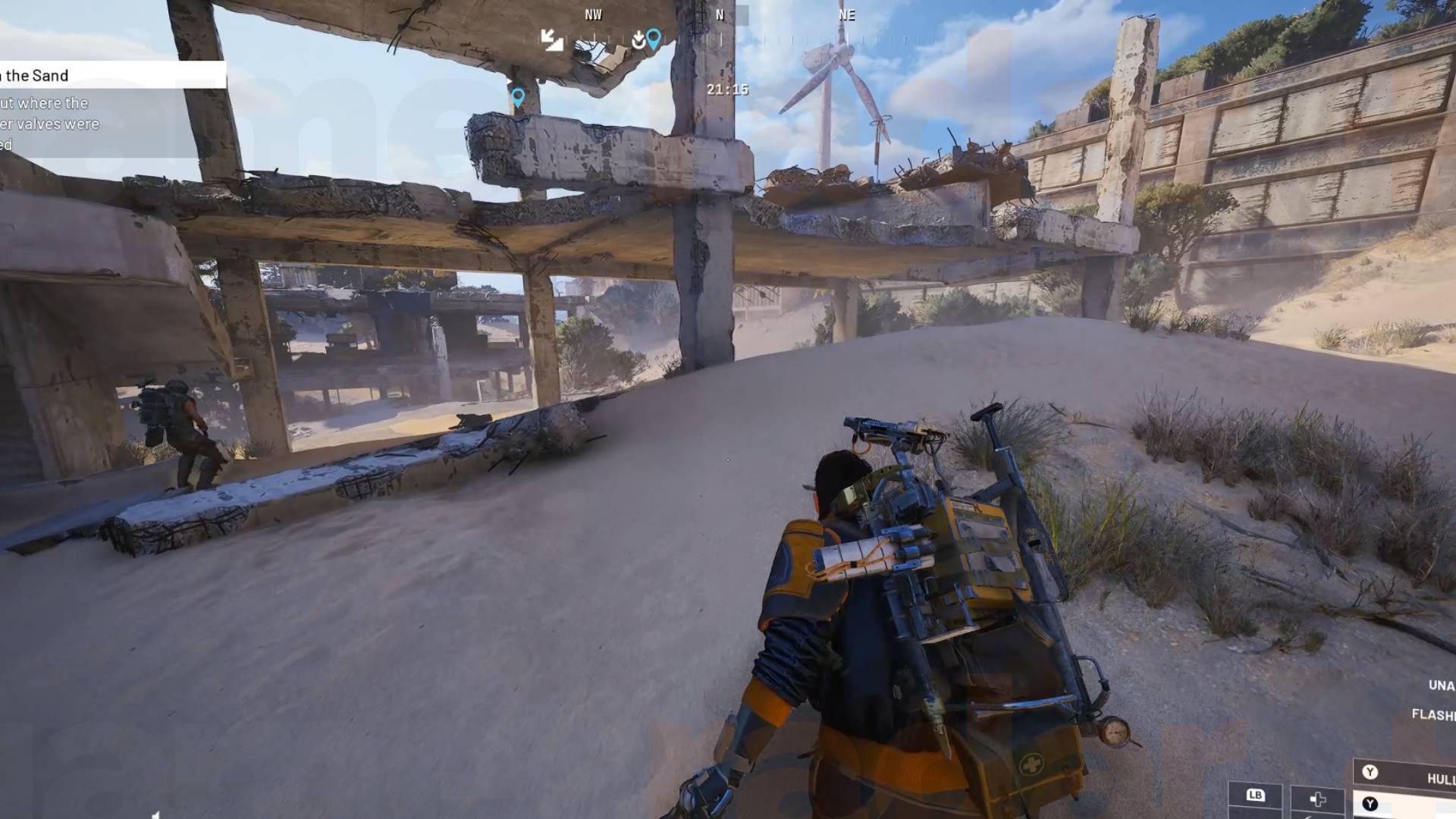
Task: Select the lower blue objective marker pin
Action: tap(519, 97)
